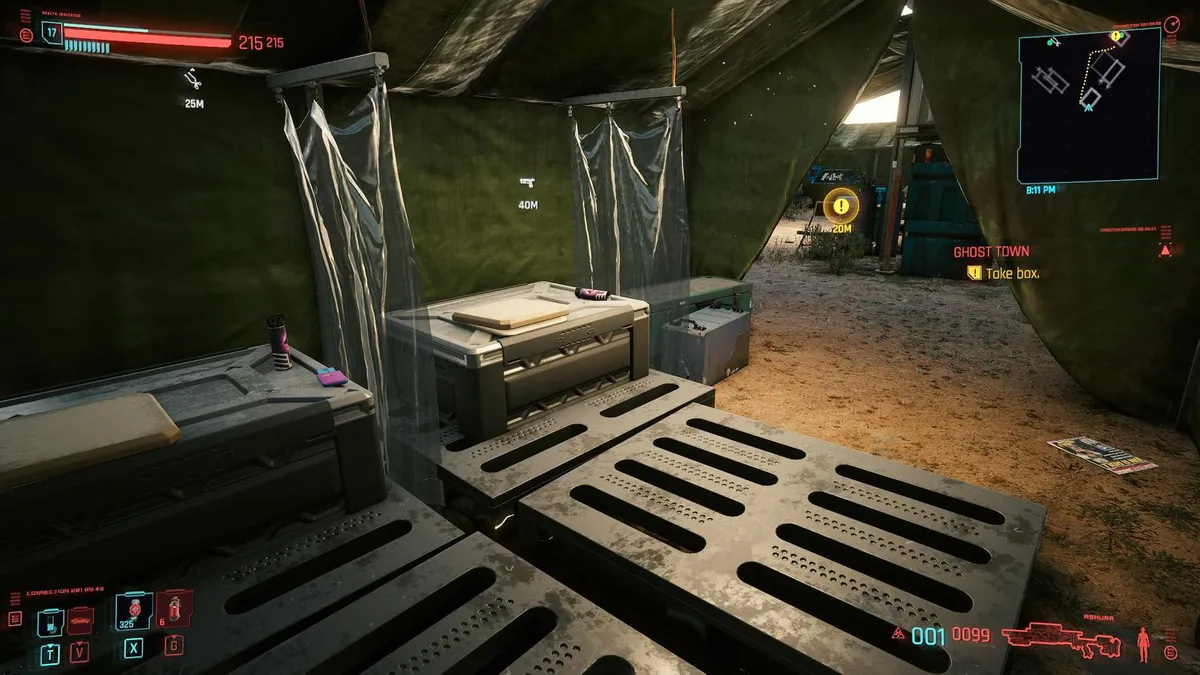Screen dimensions: 1200x675
Task: Select the grenade slot
Action: pos(174,608)
